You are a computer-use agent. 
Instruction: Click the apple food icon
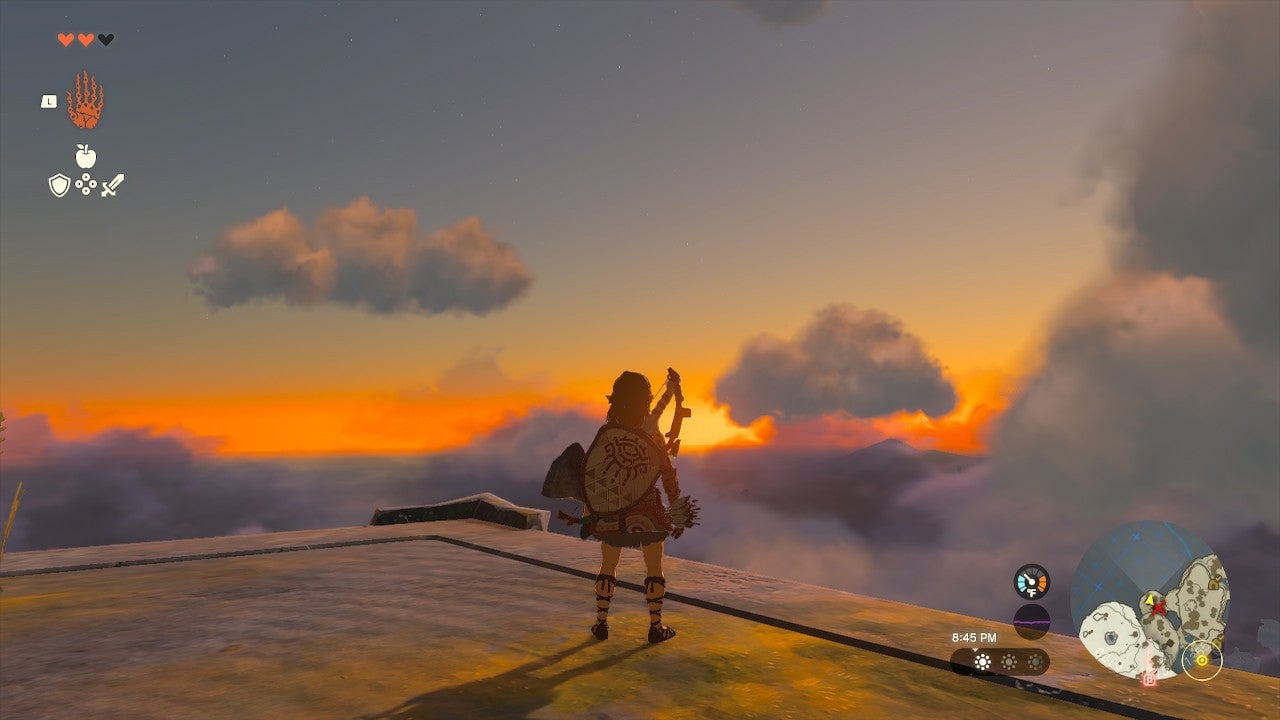[x=85, y=156]
